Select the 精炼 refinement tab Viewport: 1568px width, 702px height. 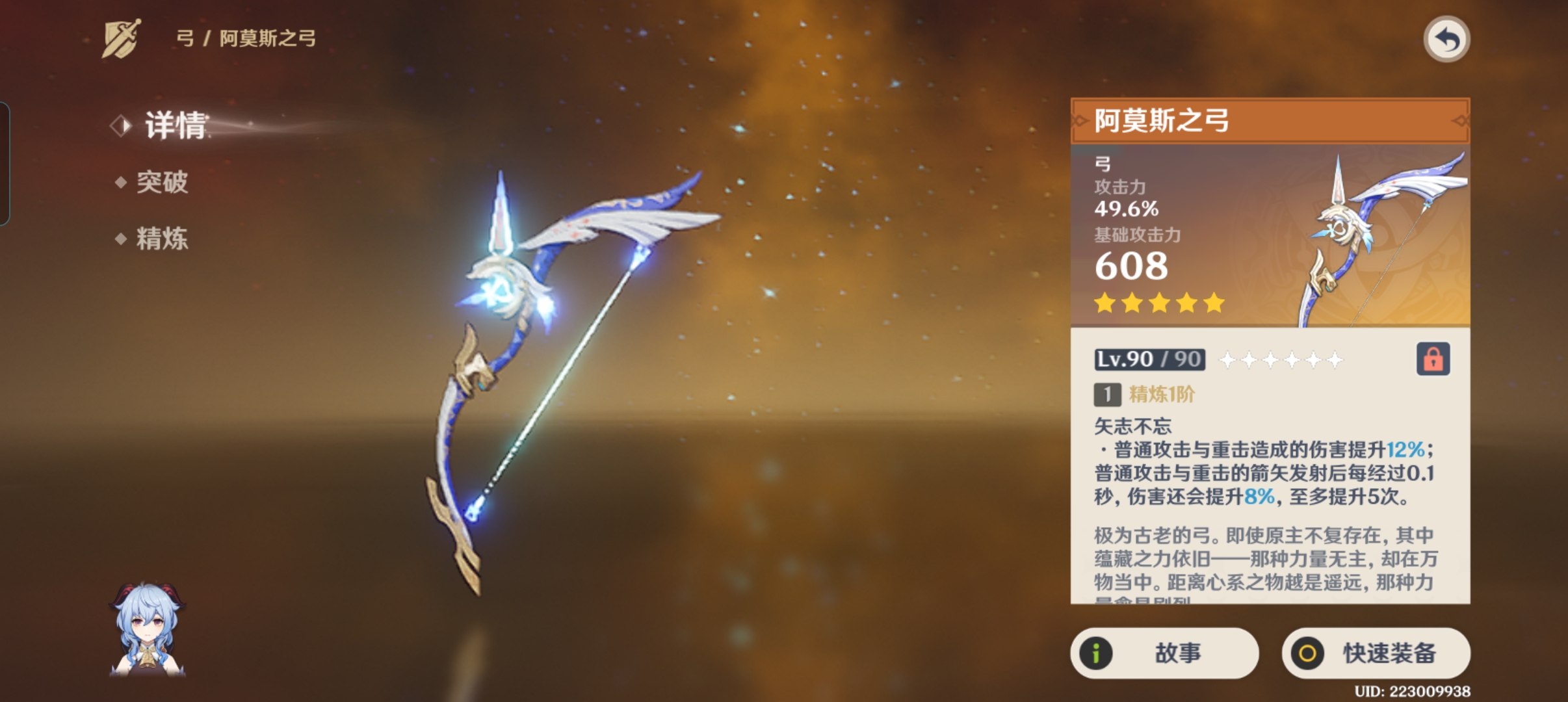pyautogui.click(x=161, y=239)
